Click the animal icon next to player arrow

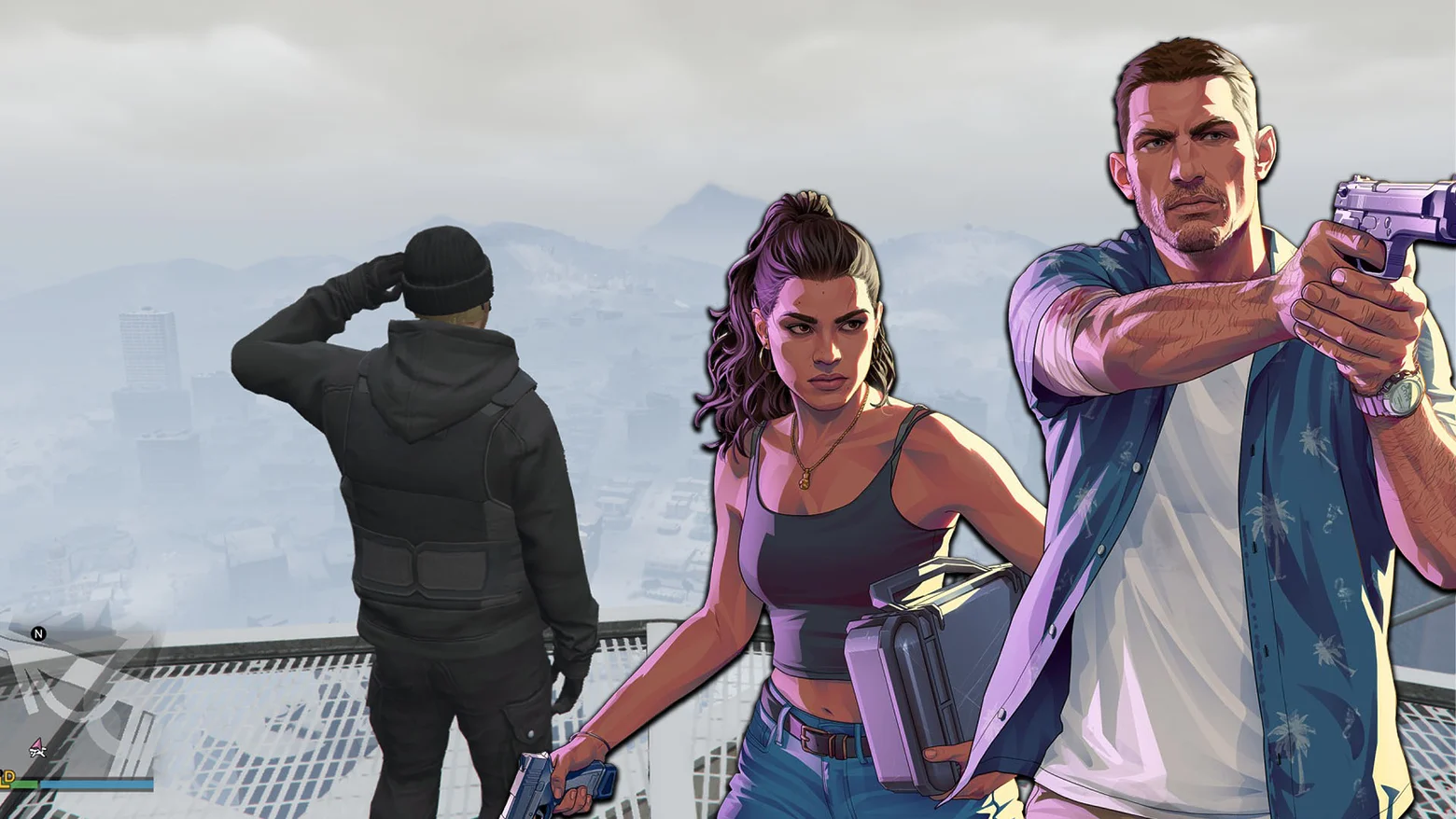tap(38, 754)
